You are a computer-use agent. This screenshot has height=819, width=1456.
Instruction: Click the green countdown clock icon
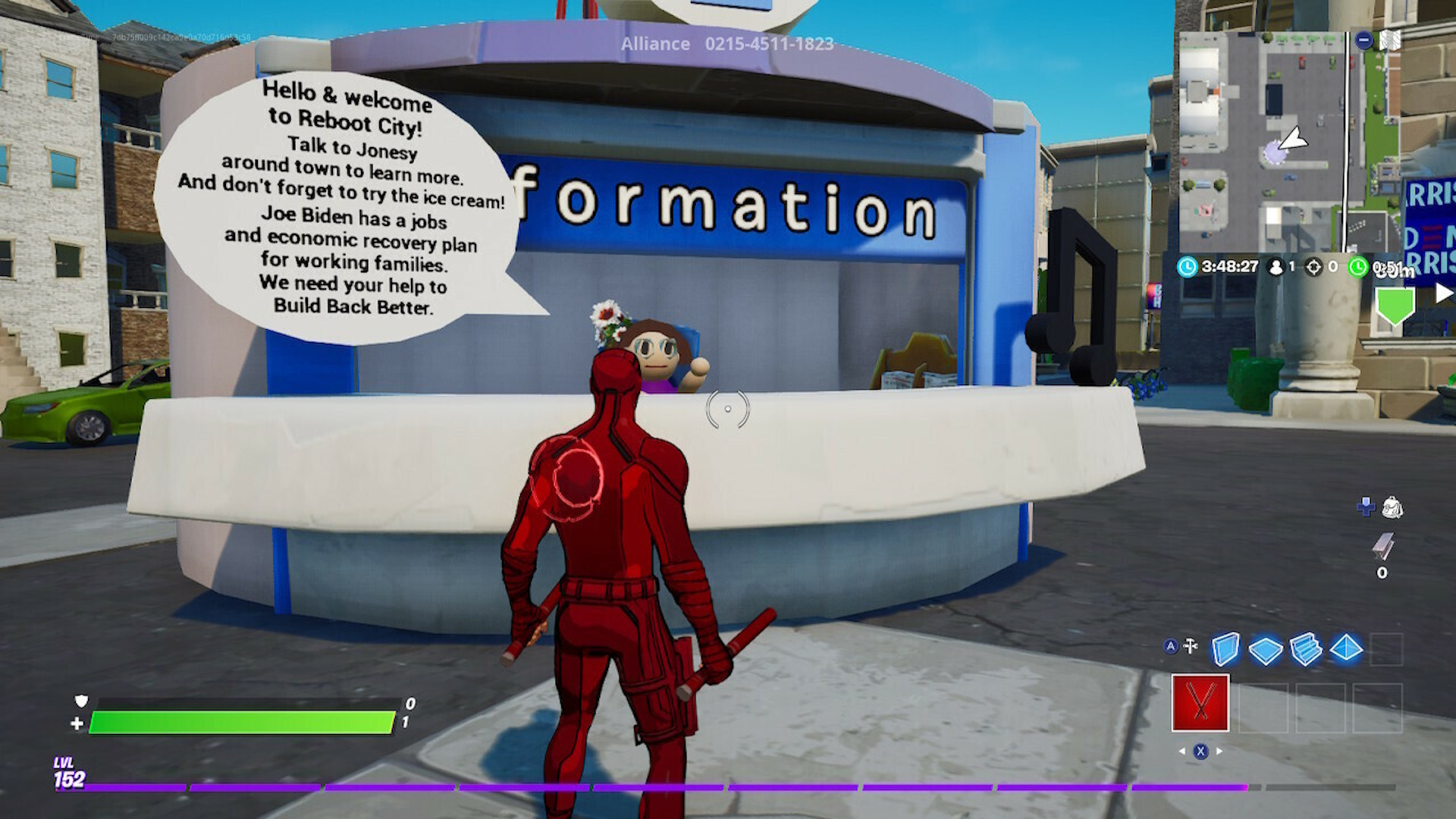[x=1357, y=267]
